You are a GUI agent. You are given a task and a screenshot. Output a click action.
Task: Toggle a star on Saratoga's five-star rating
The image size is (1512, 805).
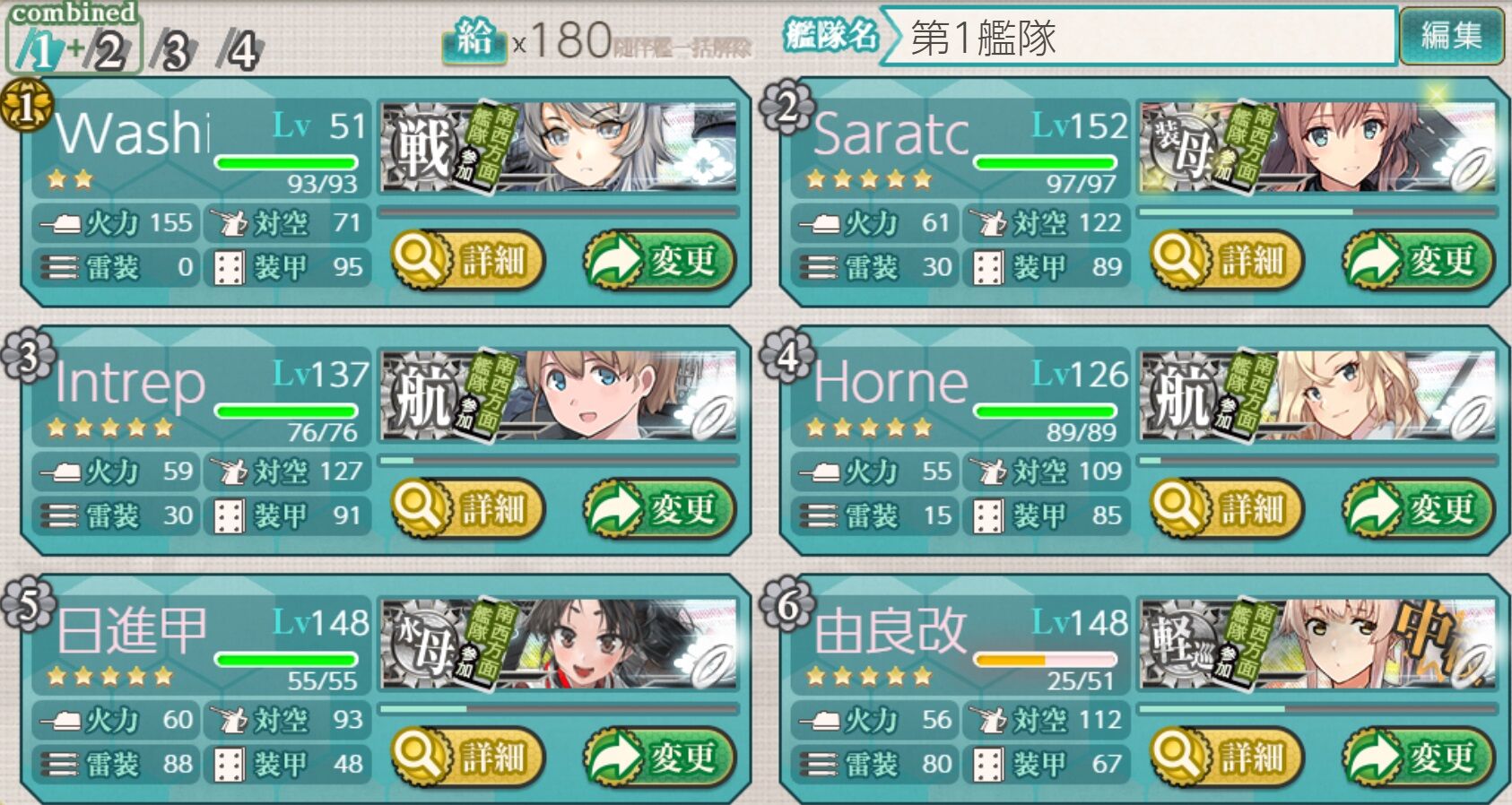coord(870,178)
